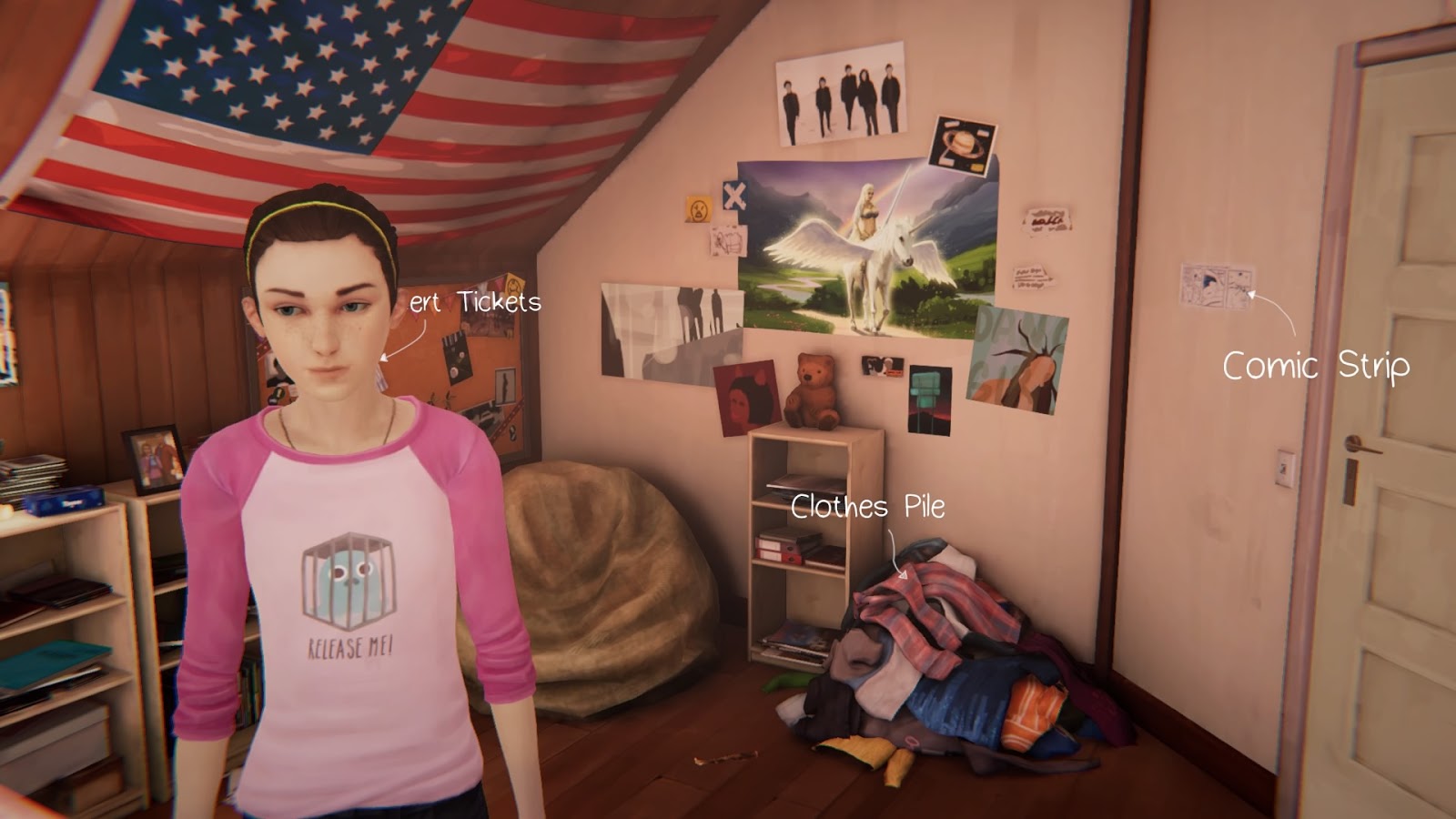This screenshot has width=1456, height=819.
Task: Choose the Clothes Pile interaction label
Action: tap(867, 507)
